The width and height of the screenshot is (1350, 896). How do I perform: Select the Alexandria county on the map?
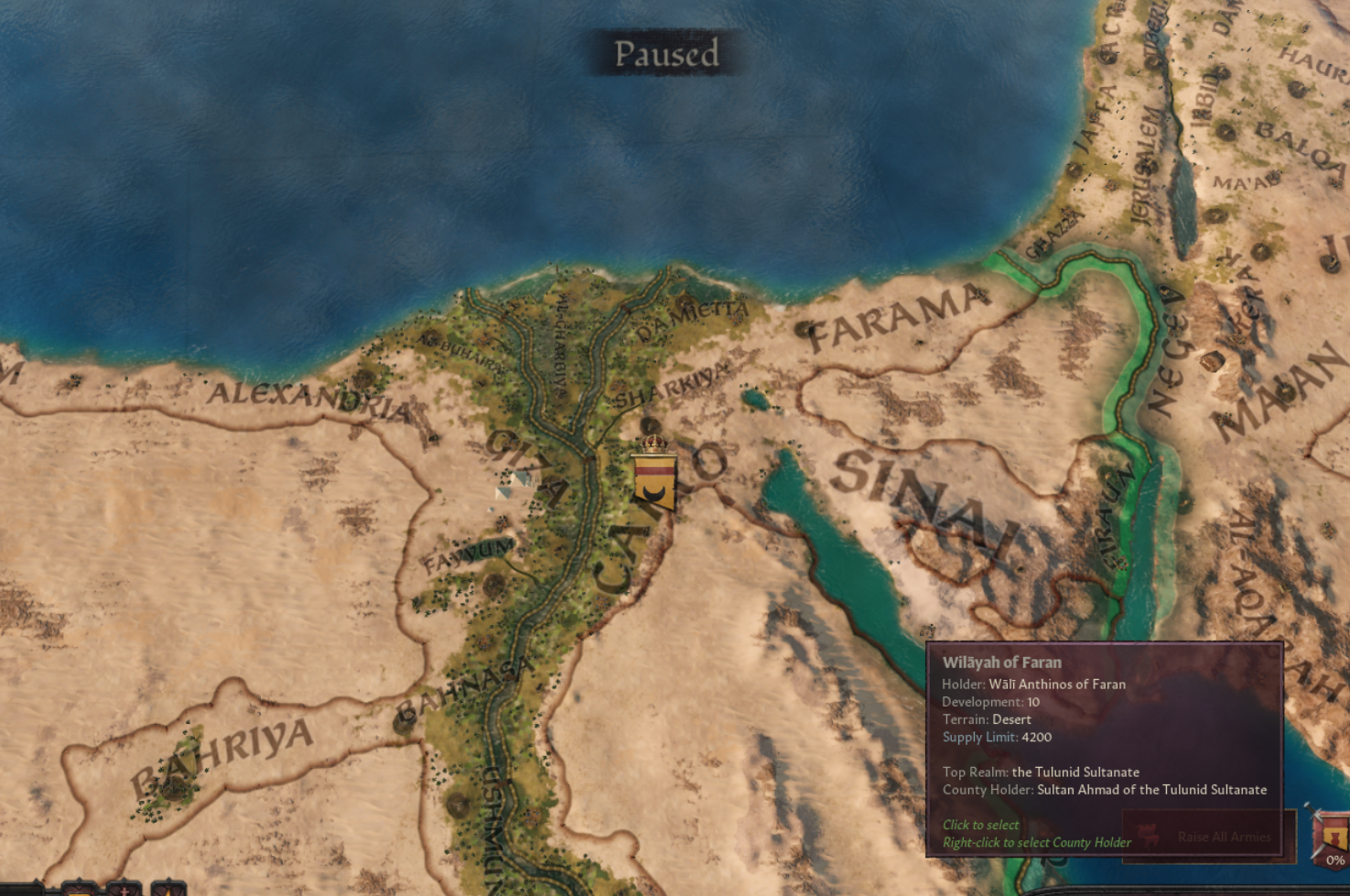[x=311, y=398]
